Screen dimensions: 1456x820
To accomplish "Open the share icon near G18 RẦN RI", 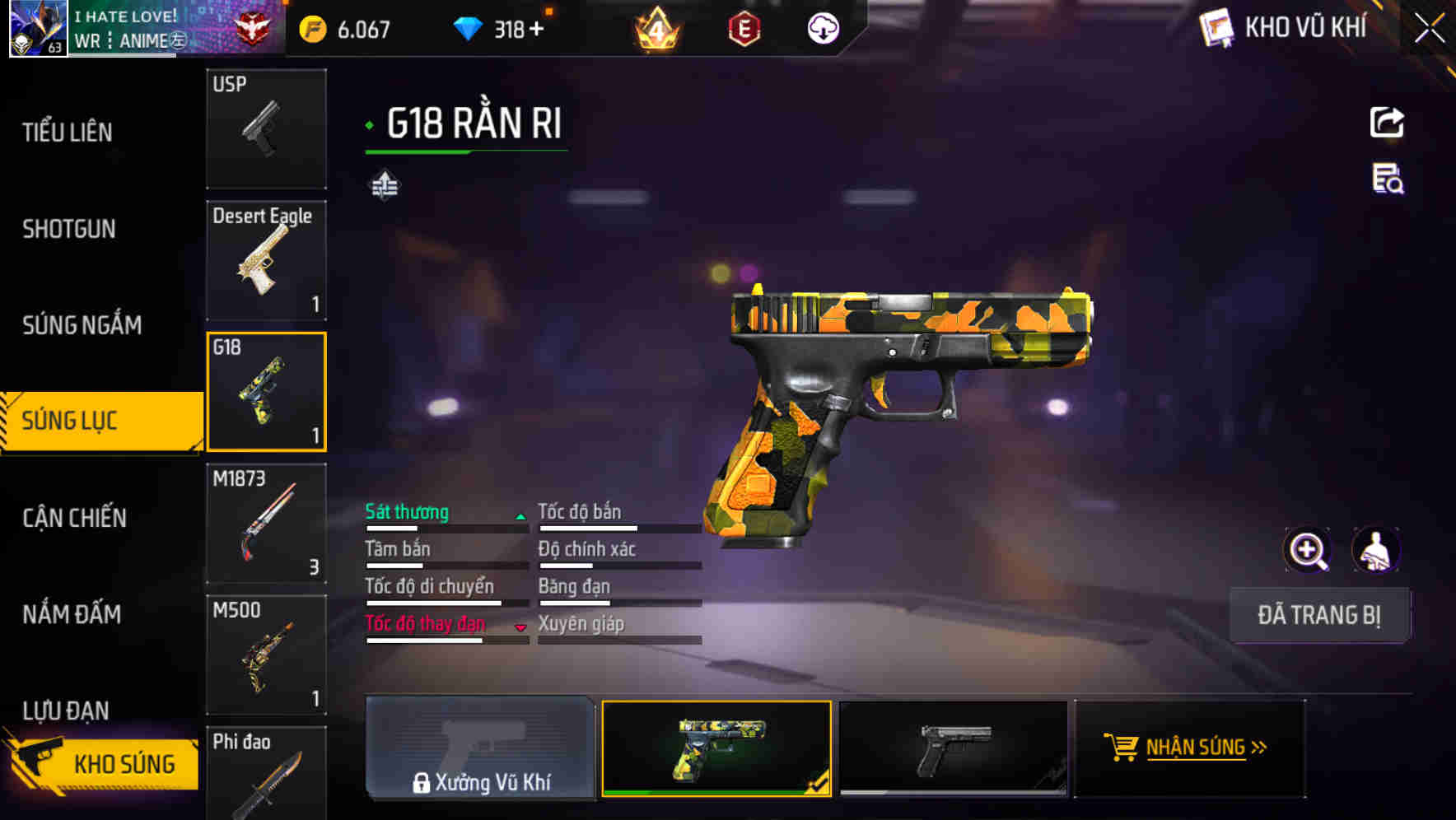I will click(1388, 122).
